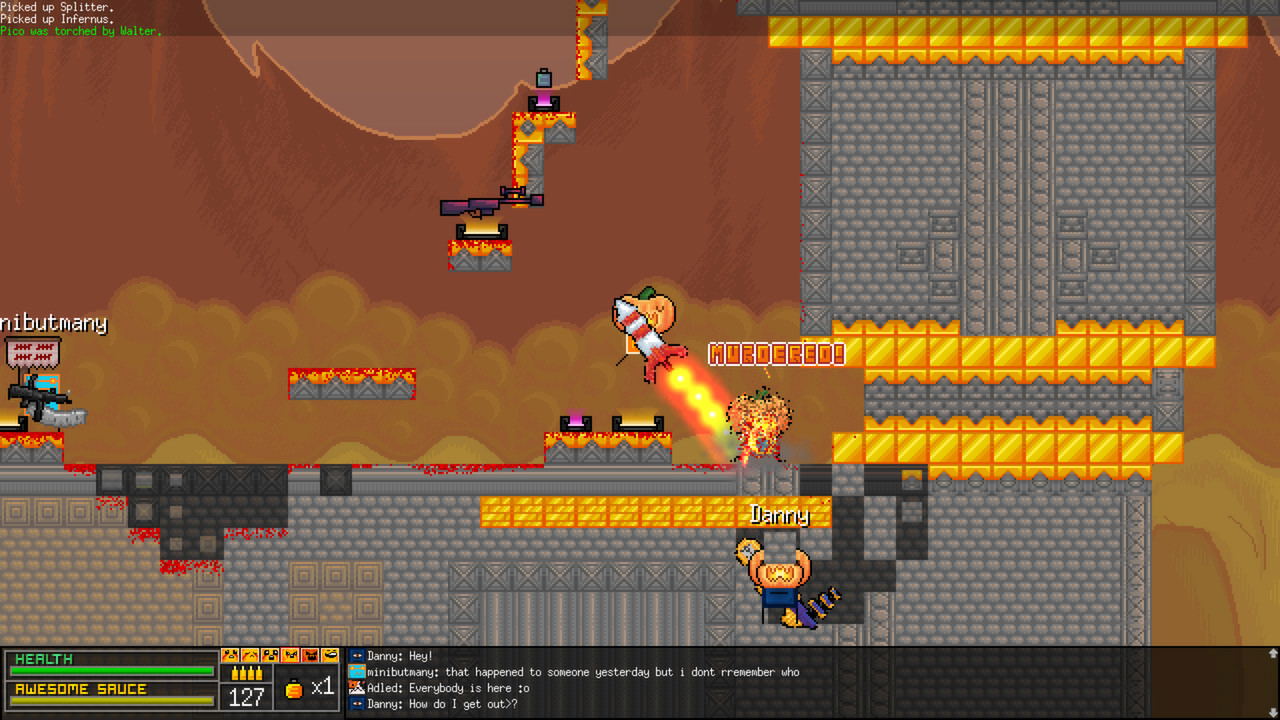Screen dimensions: 1280x720
Task: Click the bullet ammo type icon
Action: 247,673
